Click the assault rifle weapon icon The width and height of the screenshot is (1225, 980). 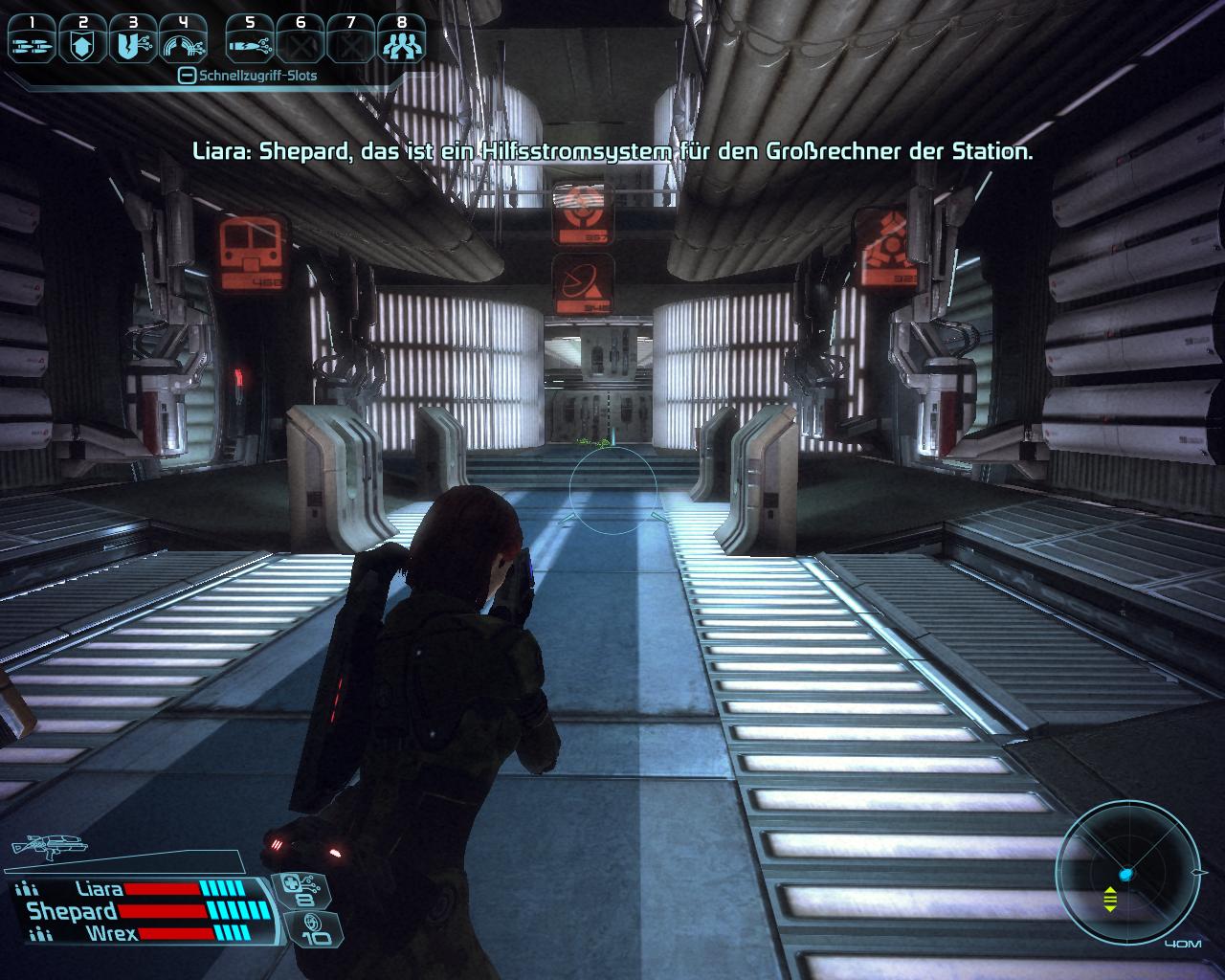coord(46,846)
